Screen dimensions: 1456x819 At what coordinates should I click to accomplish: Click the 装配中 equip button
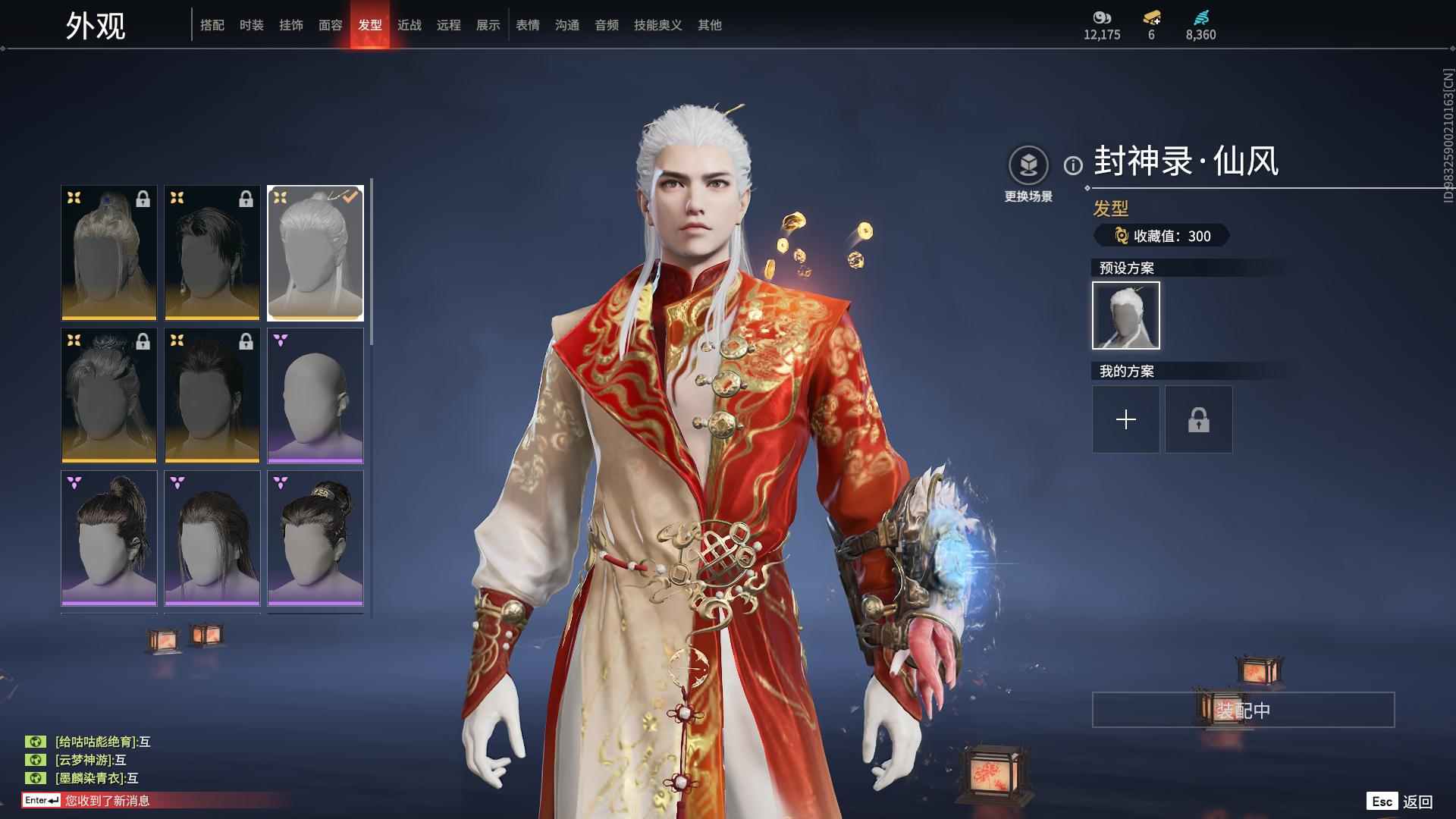[x=1243, y=710]
